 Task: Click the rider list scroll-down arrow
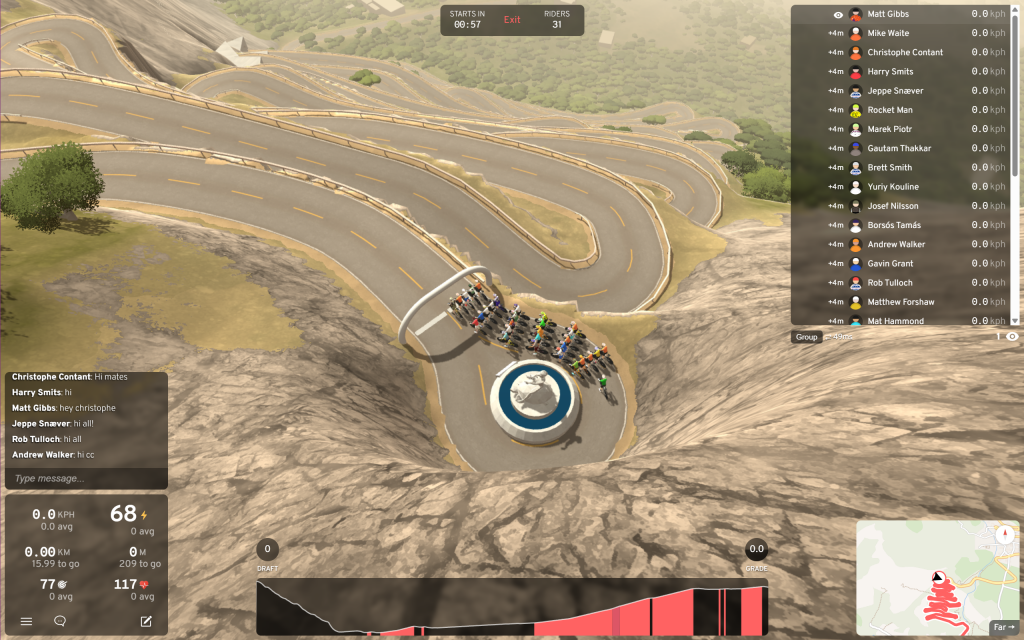(x=1015, y=320)
